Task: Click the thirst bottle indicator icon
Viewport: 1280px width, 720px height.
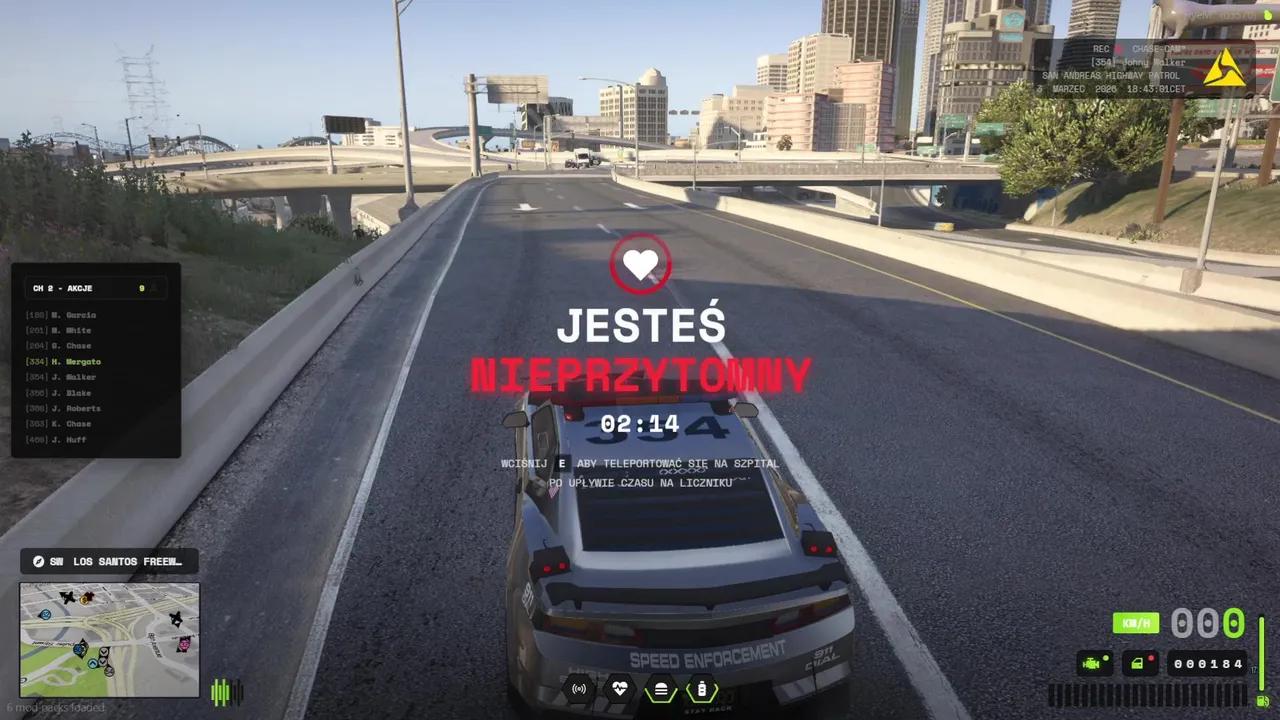Action: tap(702, 689)
